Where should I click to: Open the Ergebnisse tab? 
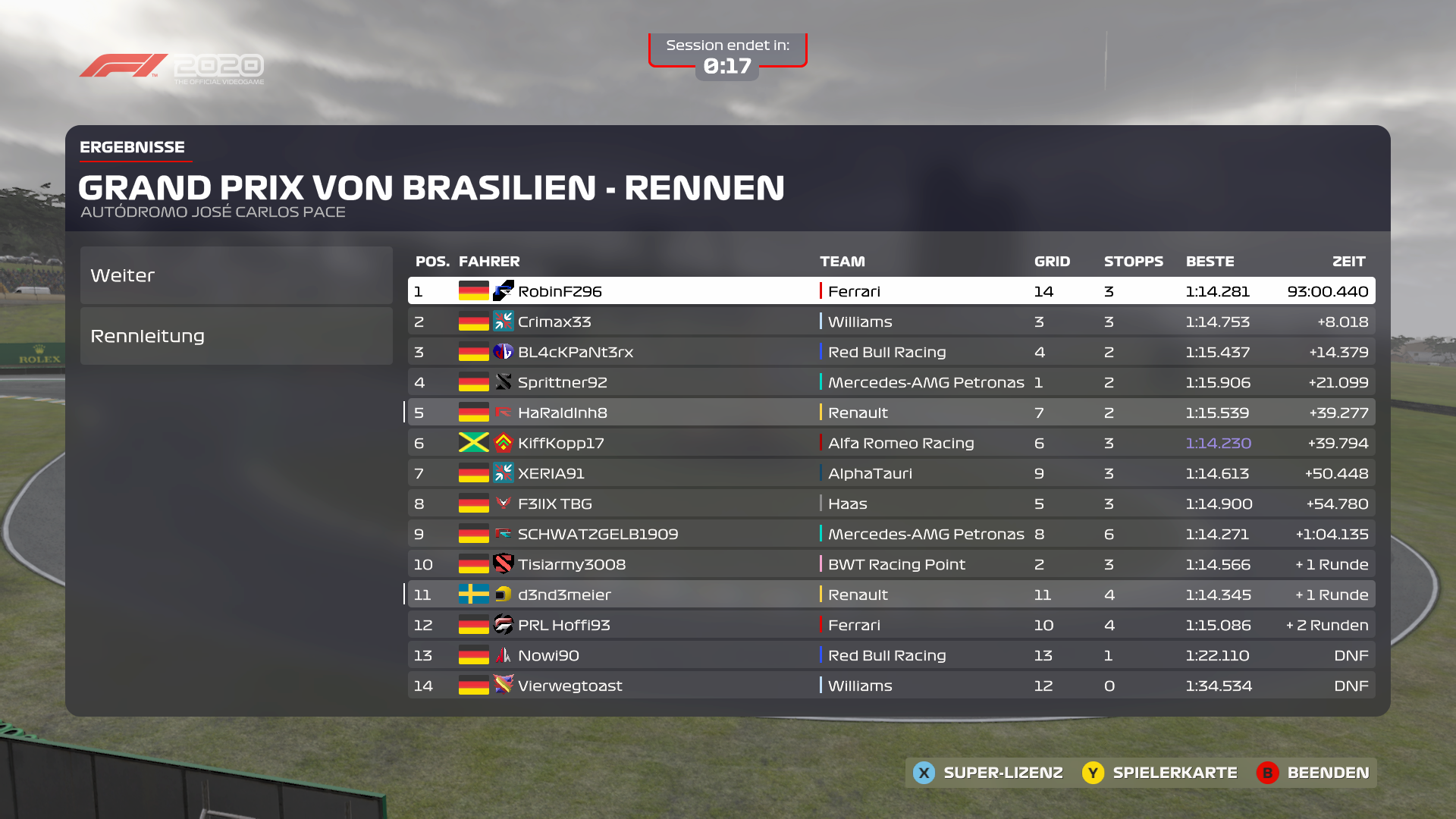[x=133, y=147]
